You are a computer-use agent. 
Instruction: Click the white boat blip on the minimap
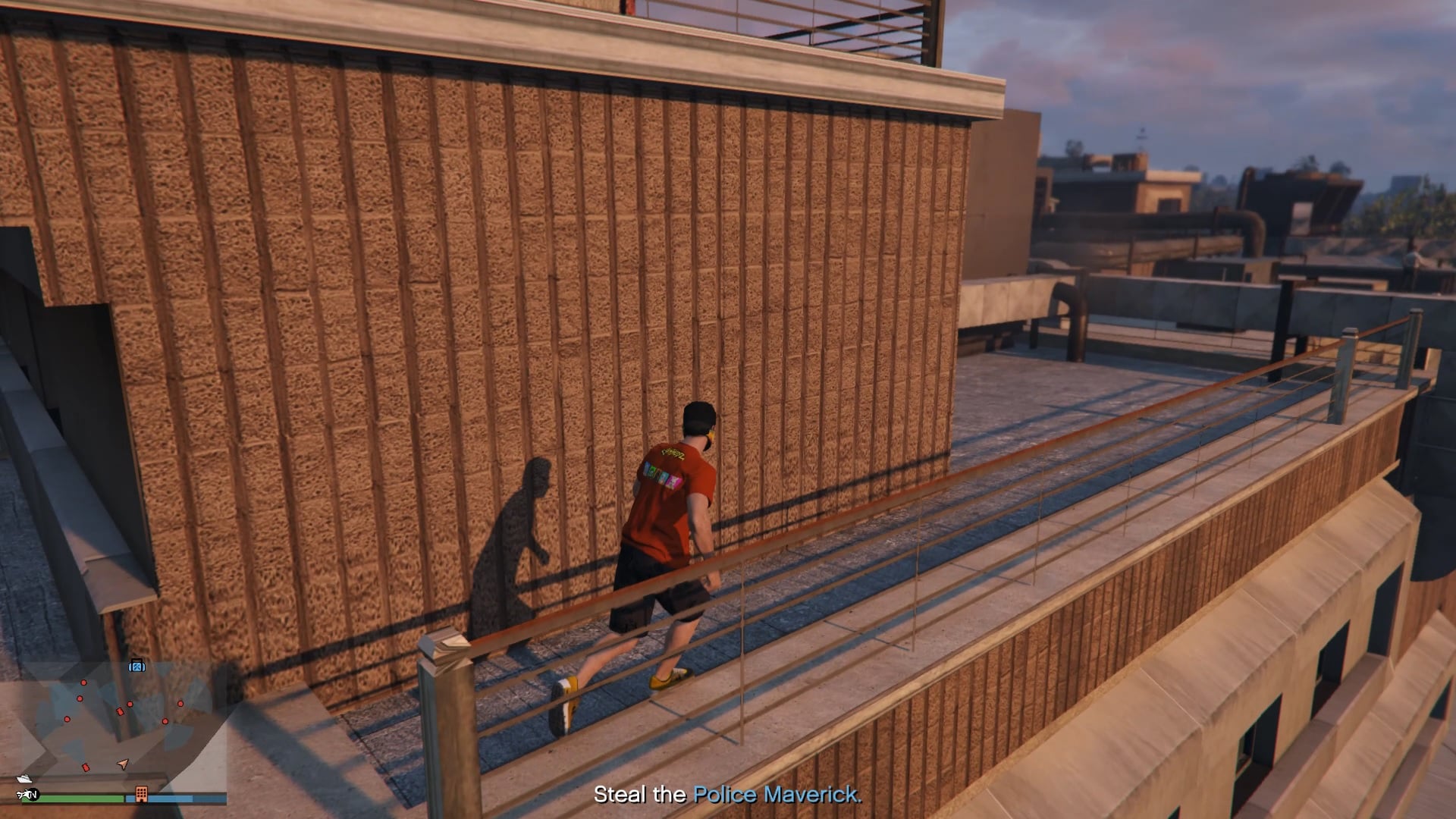[24, 779]
